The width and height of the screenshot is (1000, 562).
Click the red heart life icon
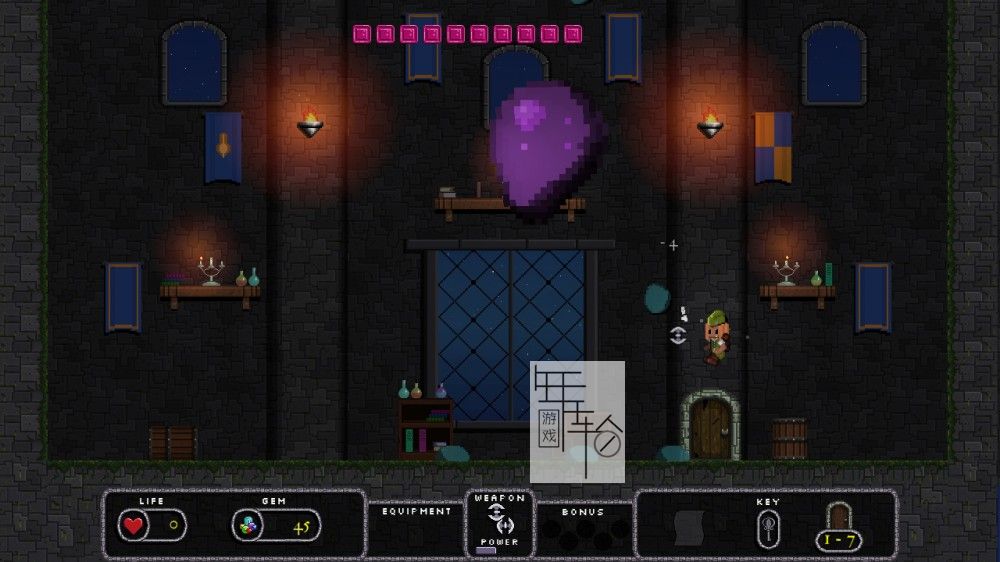tap(133, 525)
